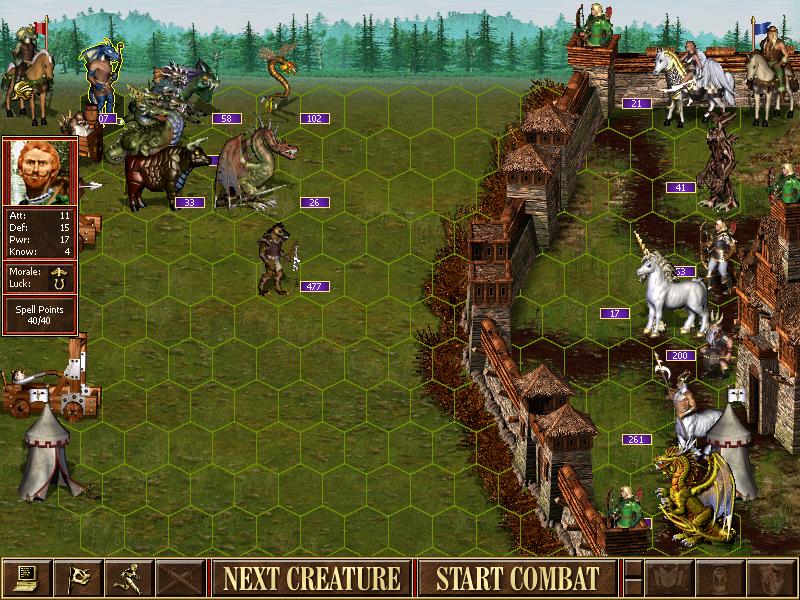The width and height of the screenshot is (800, 600).
Task: Open system options via the computer icon
Action: [26, 578]
